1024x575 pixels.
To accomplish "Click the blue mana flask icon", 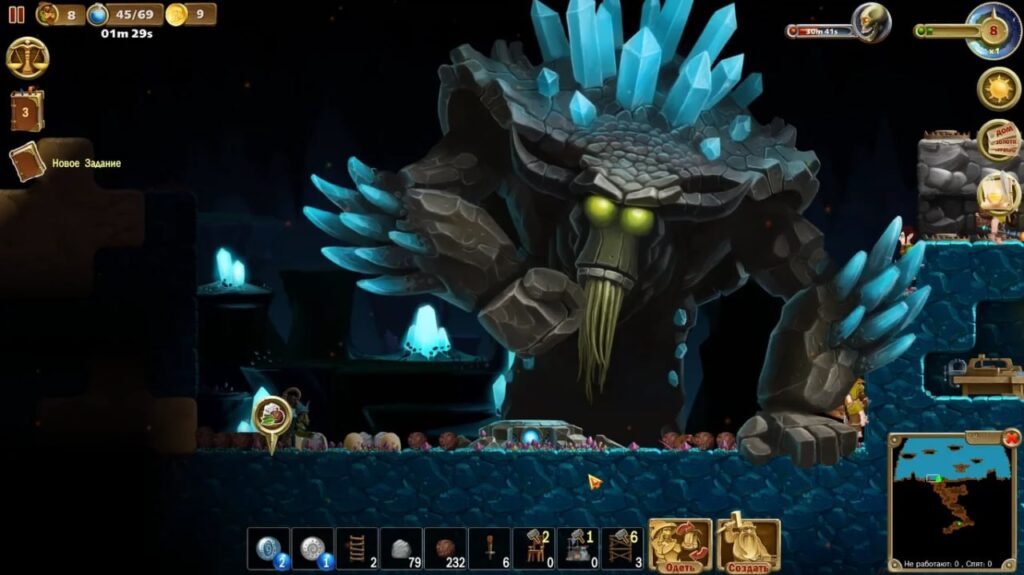I will [98, 14].
